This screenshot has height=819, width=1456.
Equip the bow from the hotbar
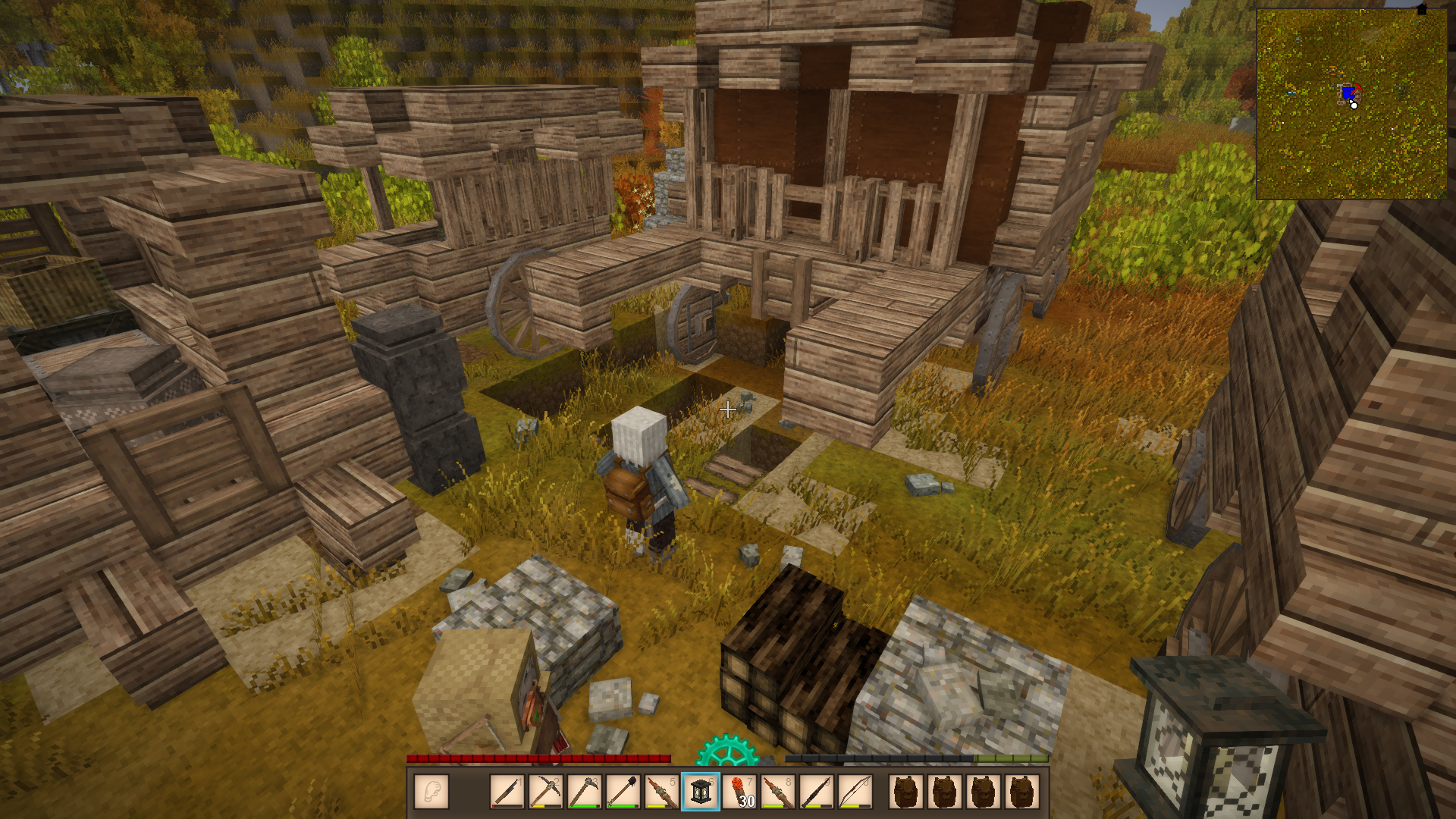click(x=855, y=792)
